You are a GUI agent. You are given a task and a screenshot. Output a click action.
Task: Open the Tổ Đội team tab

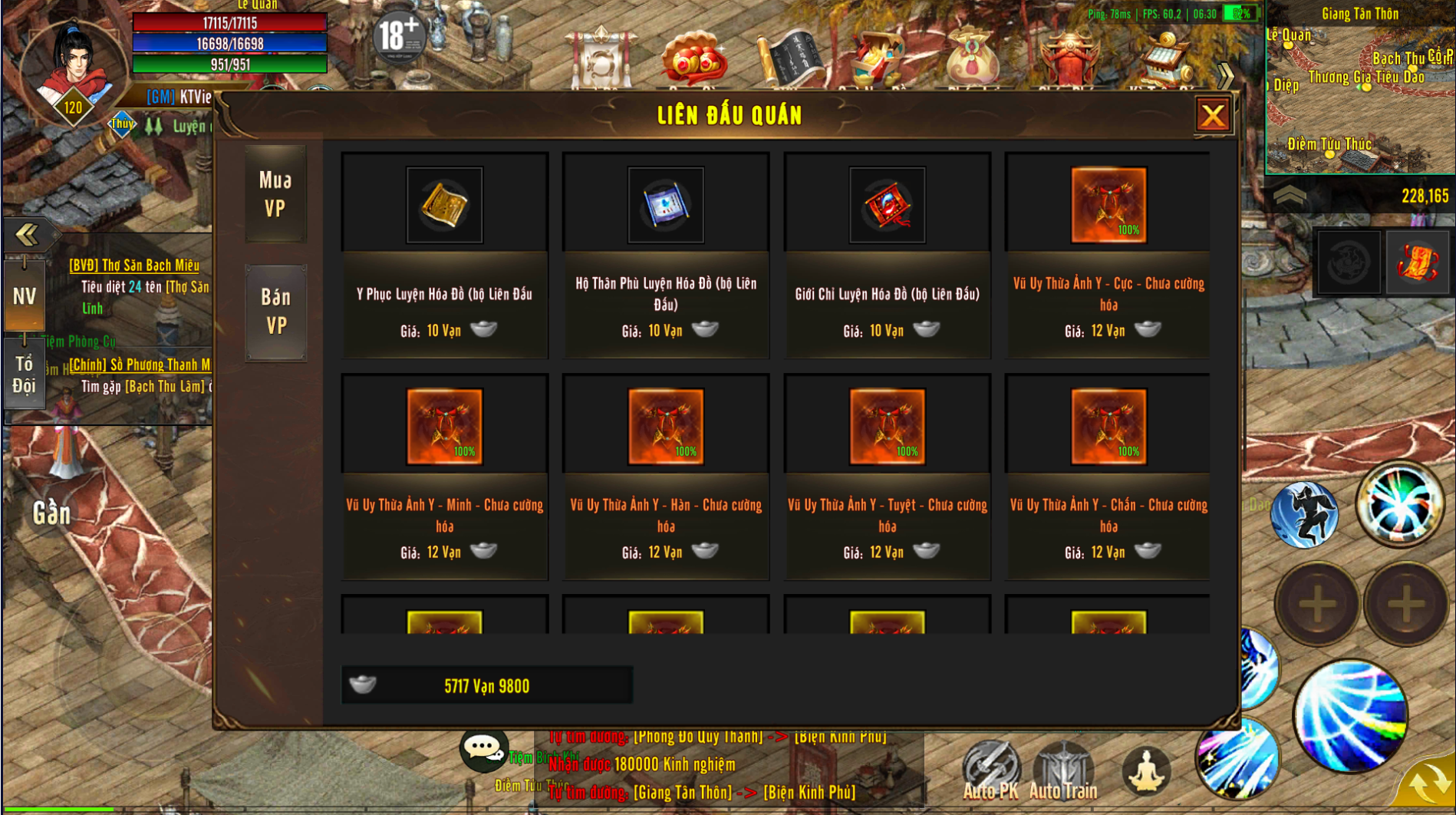click(x=24, y=375)
